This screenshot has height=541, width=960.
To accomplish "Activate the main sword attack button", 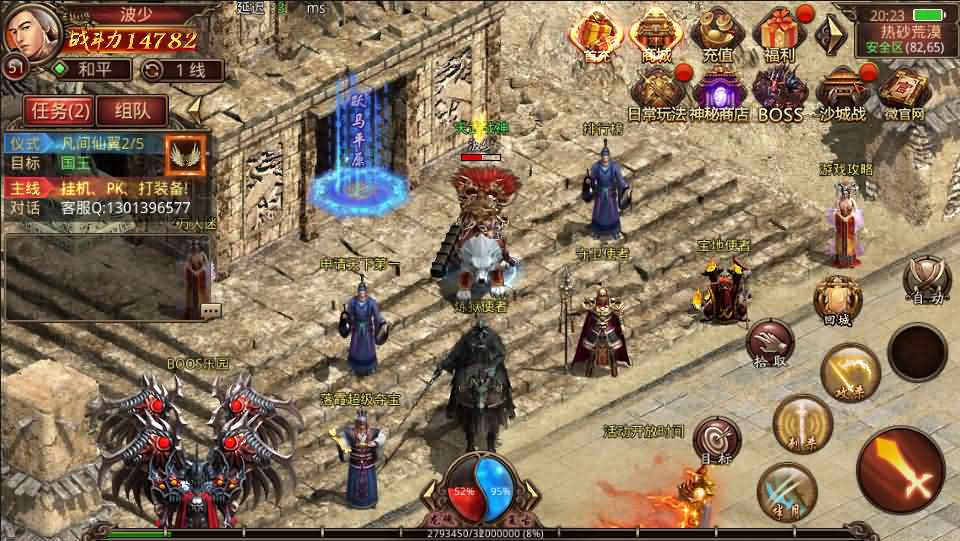I will 900,468.
